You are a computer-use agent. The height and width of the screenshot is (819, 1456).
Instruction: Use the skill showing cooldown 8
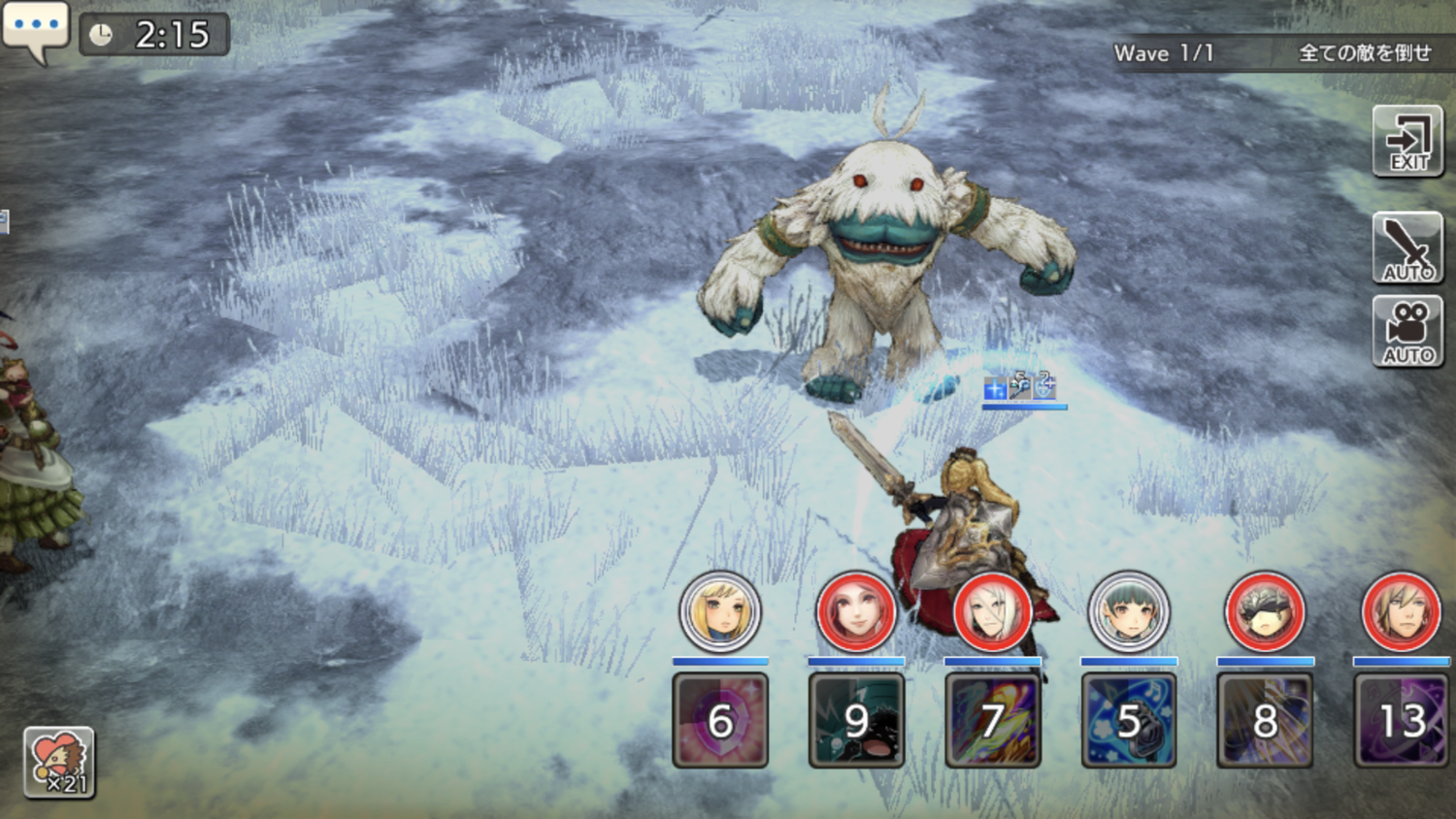coord(1265,720)
